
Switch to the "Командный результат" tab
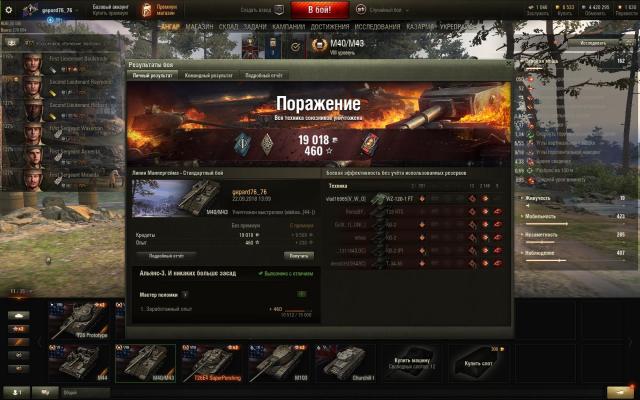209,75
